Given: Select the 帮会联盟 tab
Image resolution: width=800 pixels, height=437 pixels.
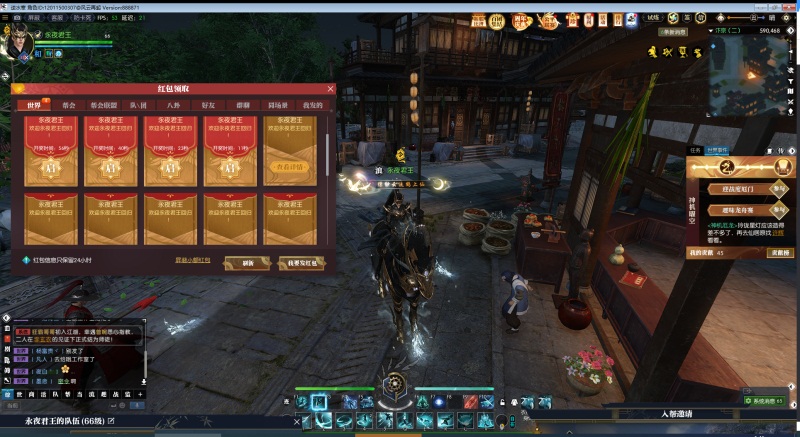Looking at the screenshot, I should [103, 104].
